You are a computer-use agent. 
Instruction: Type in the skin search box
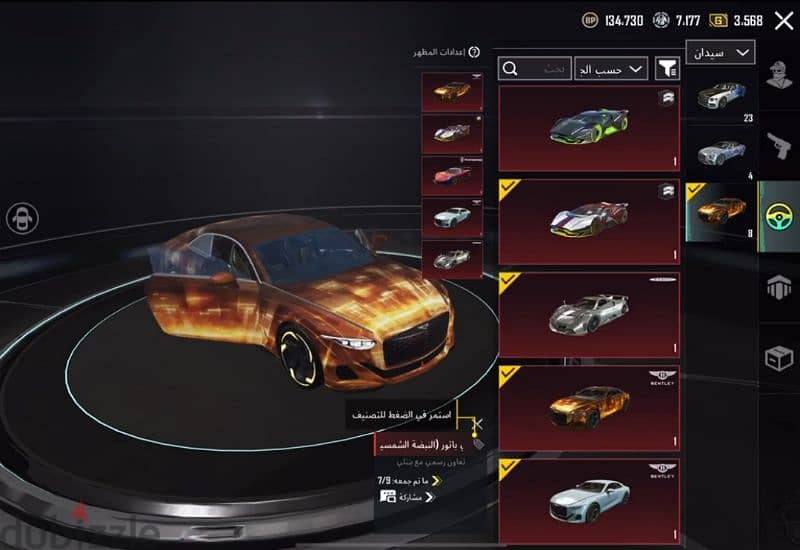(x=535, y=69)
